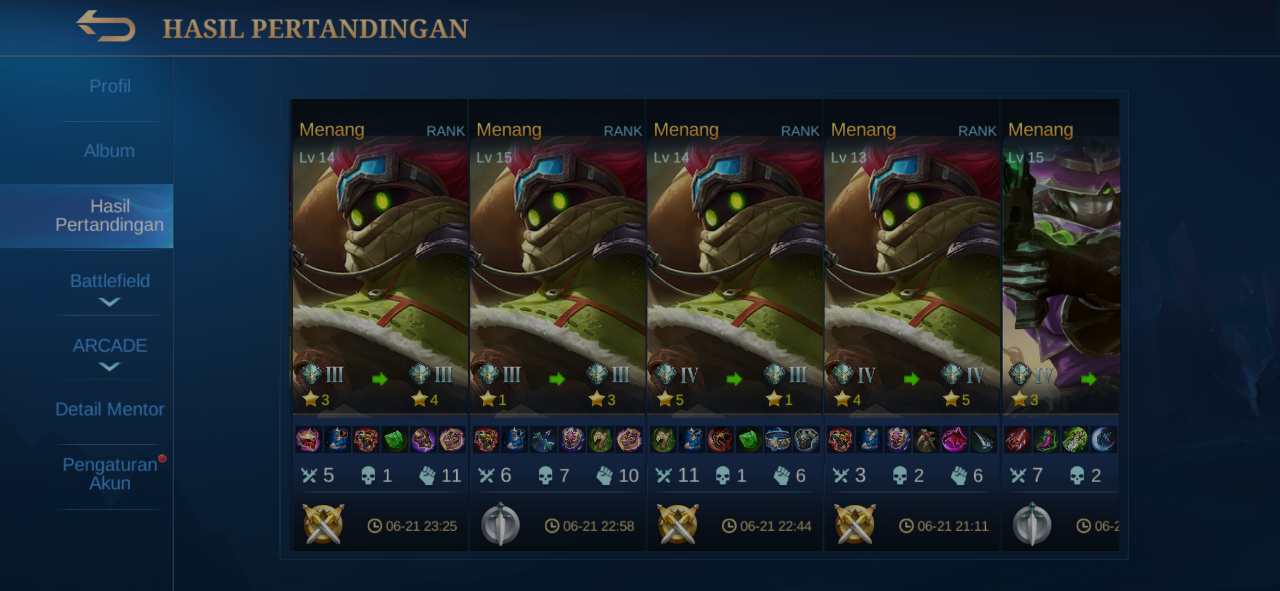Select the Hasil Pertandingan tab
Screen dimensions: 1280x591
(109, 215)
